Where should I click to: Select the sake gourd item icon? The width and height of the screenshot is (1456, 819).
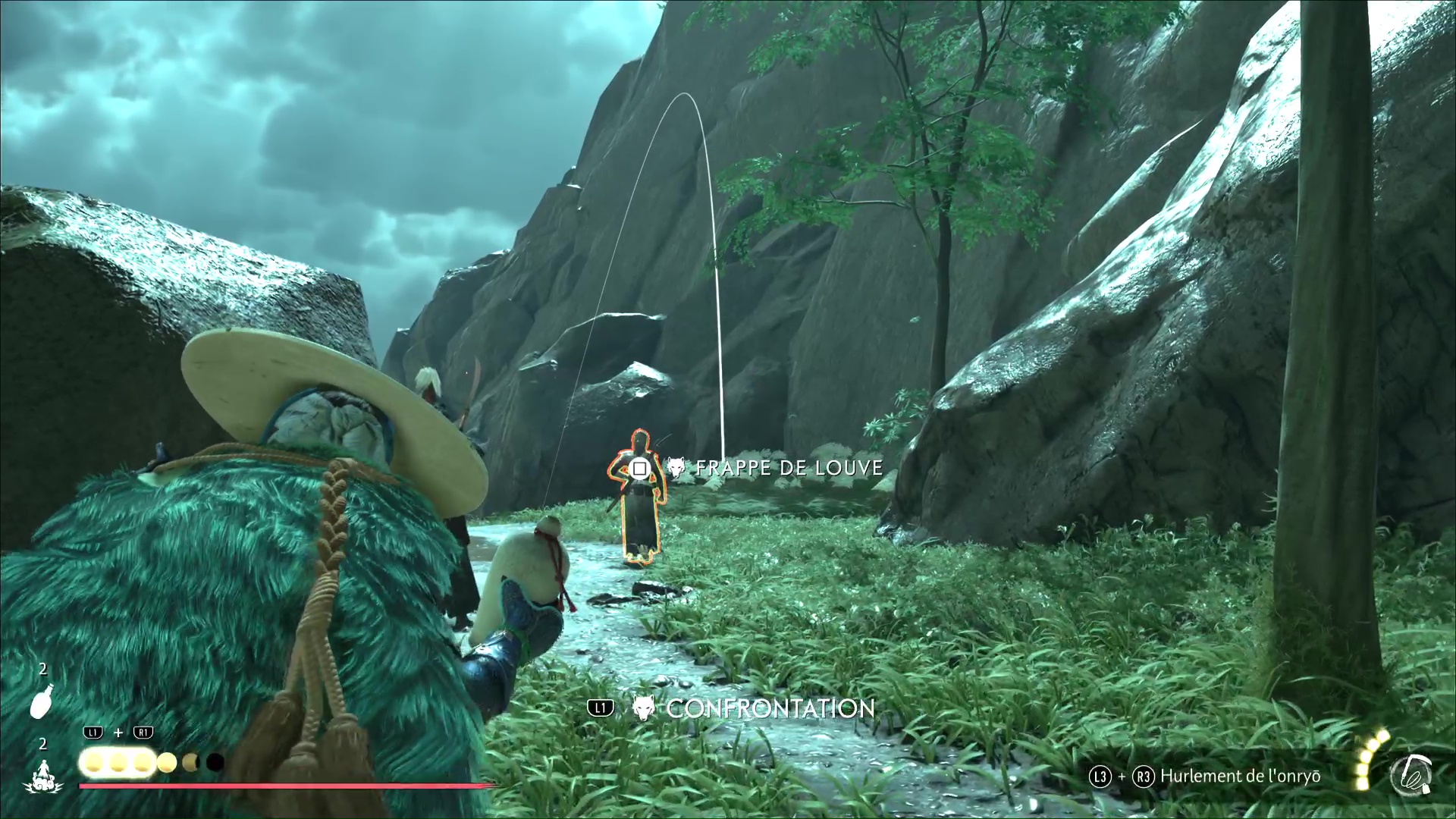[42, 700]
